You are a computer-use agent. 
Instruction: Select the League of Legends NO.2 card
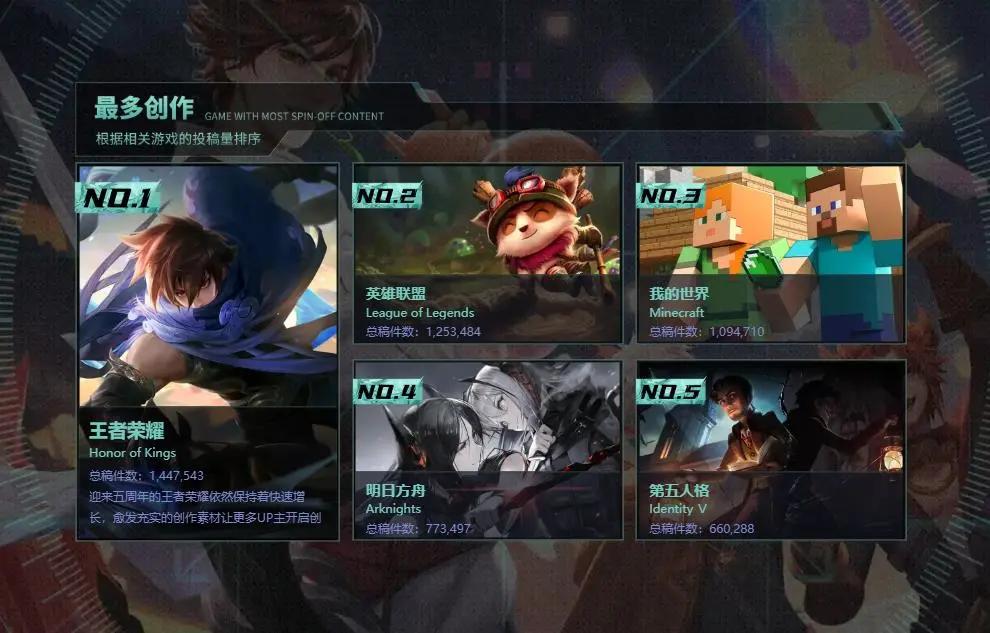coord(488,254)
